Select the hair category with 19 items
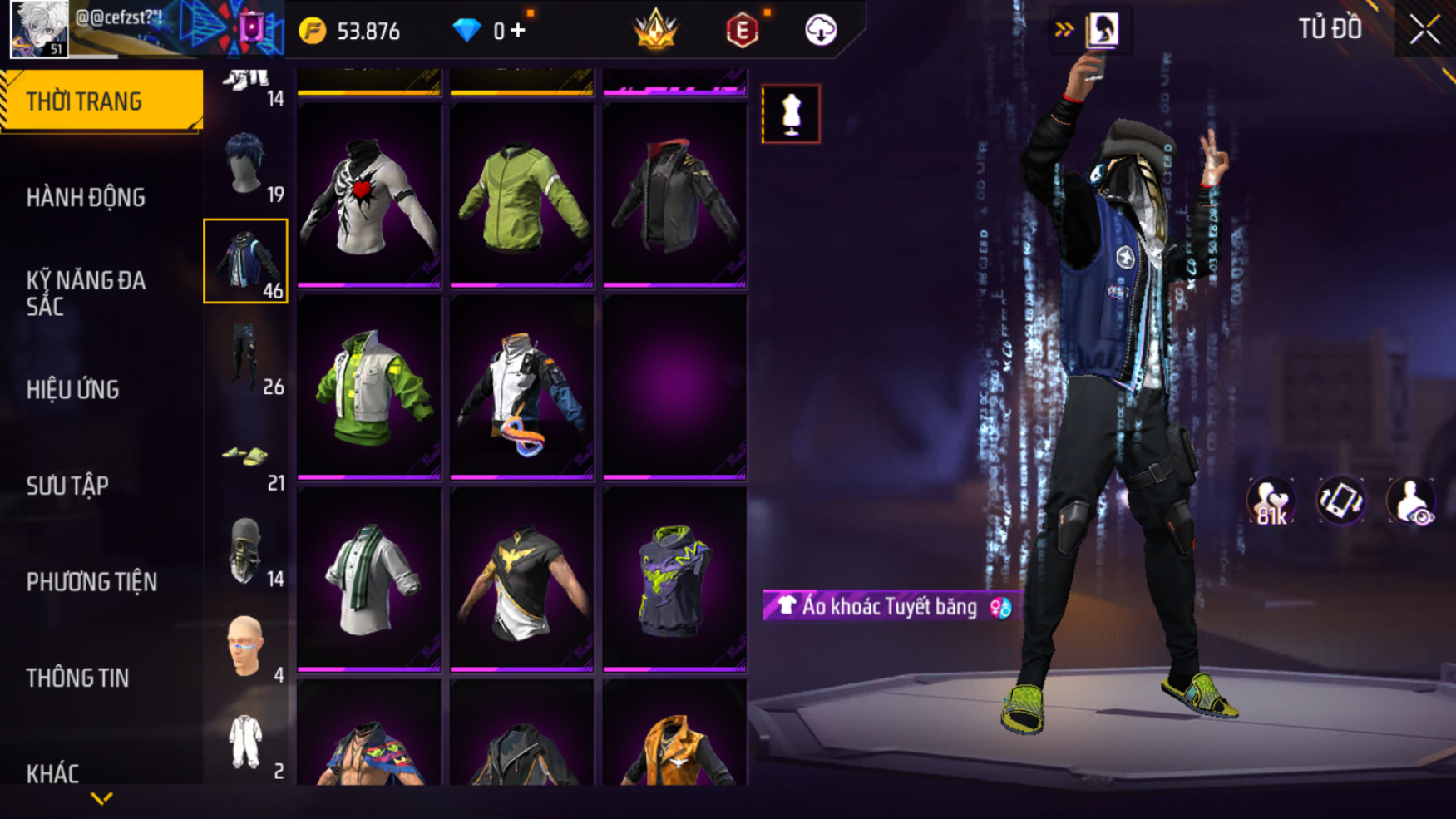The height and width of the screenshot is (819, 1456). point(246,165)
